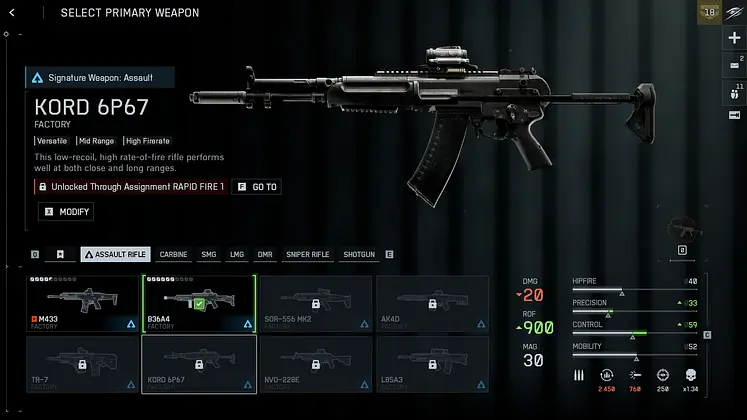Show the LMG weapon category
747x420 pixels.
coord(237,255)
